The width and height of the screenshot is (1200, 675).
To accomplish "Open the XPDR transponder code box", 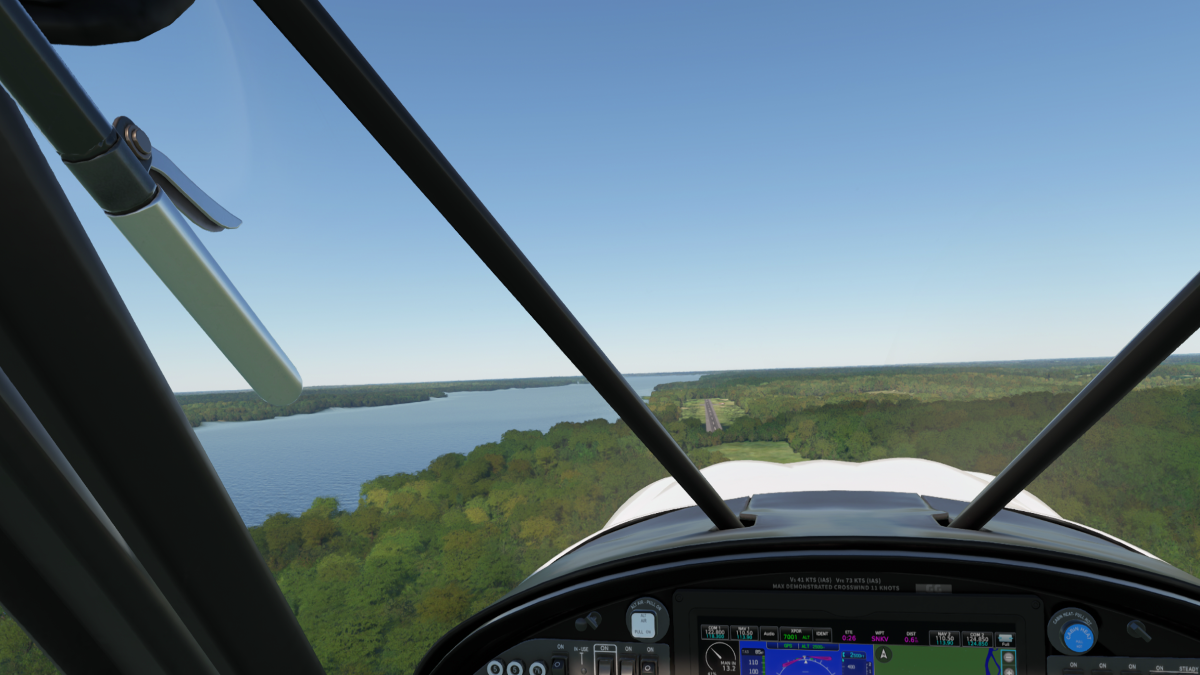I will (x=795, y=633).
